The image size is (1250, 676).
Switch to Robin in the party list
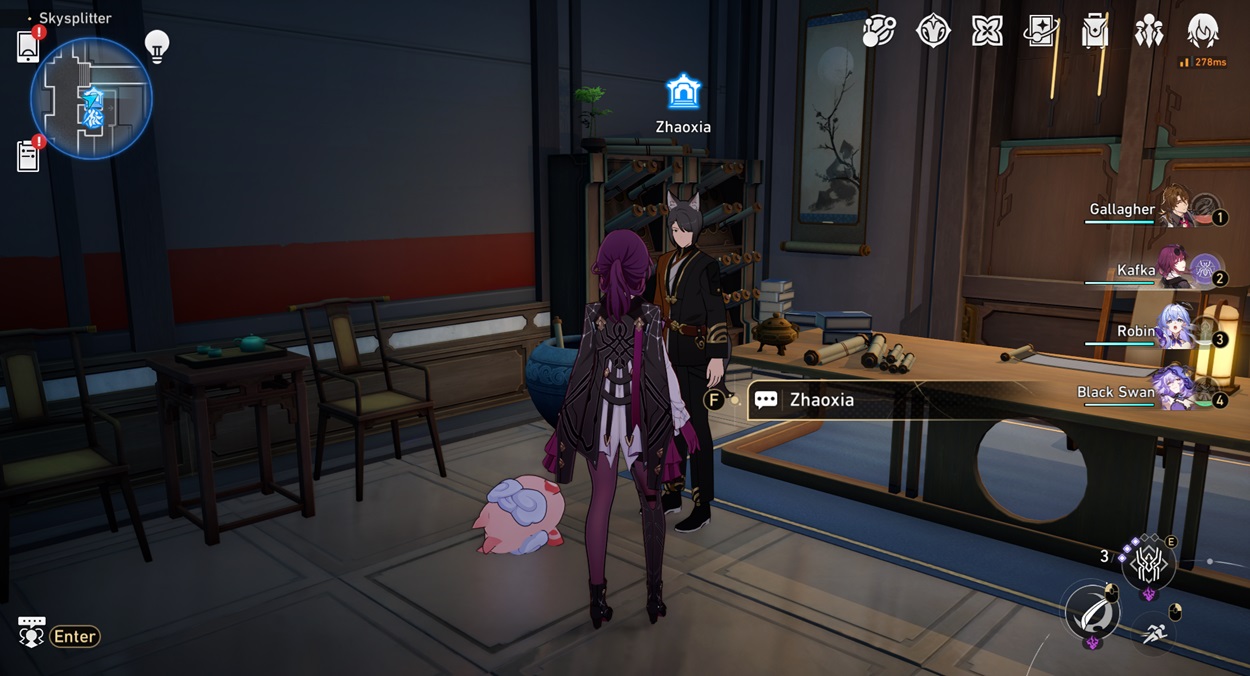pos(1174,331)
